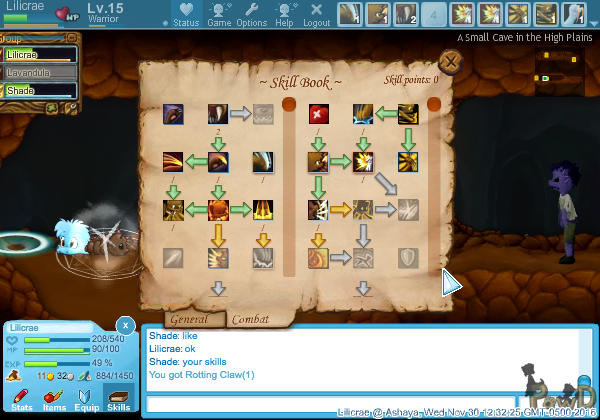
Task: Select the Skills button
Action: (119, 399)
